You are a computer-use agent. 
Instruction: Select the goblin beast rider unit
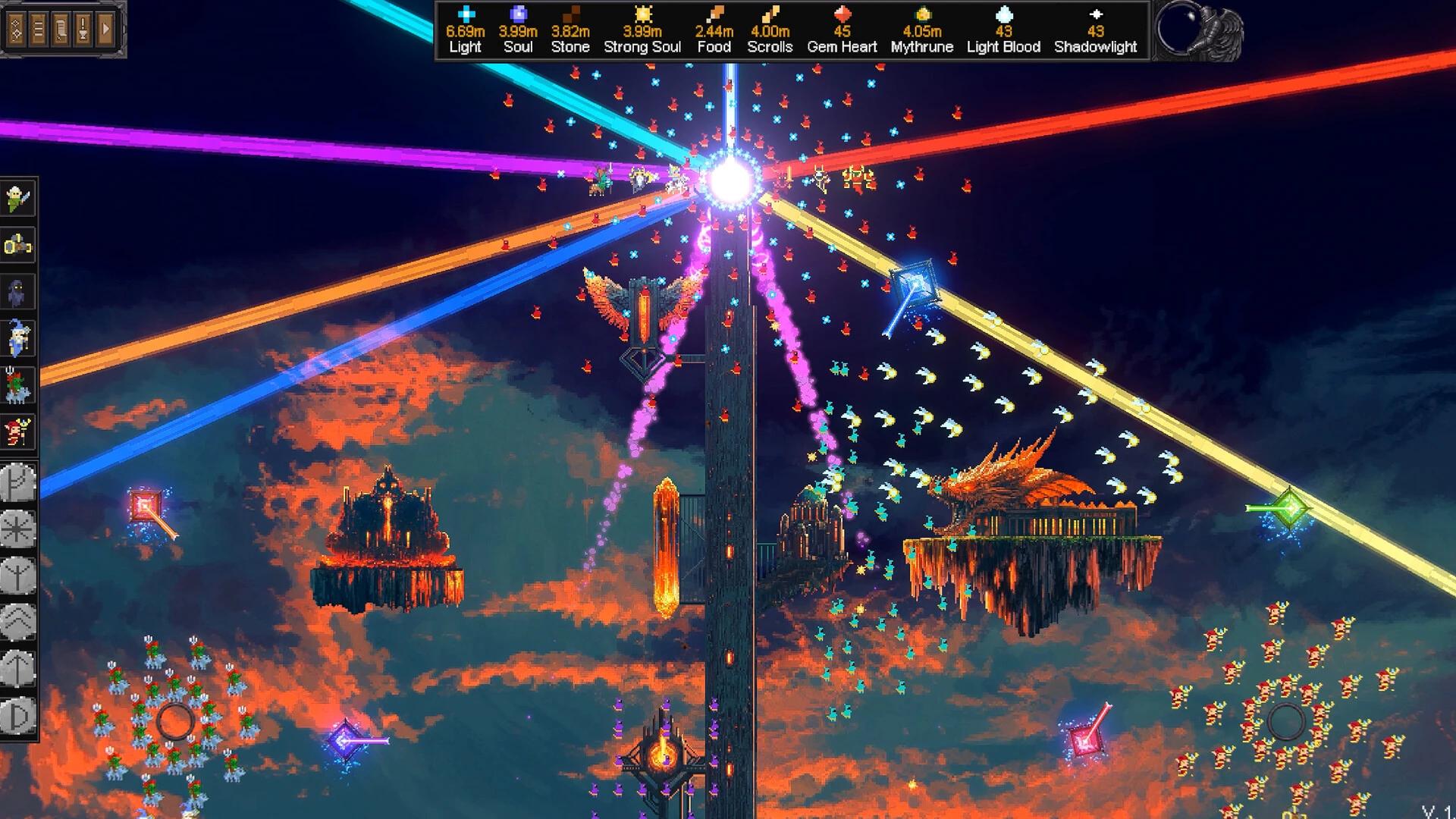pyautogui.click(x=19, y=384)
